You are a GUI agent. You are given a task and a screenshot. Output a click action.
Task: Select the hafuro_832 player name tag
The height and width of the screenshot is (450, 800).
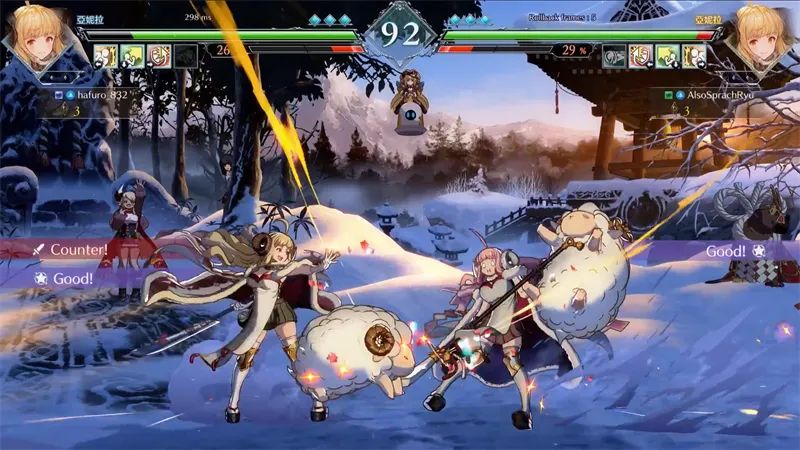[98, 95]
